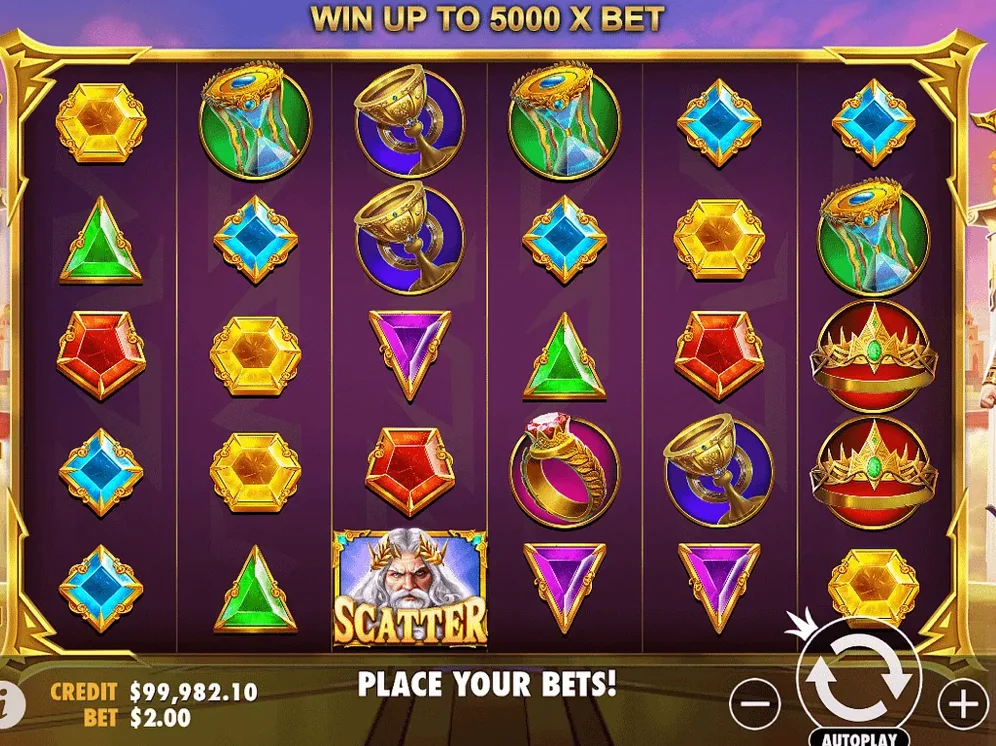Decrease the bet with the minus button
This screenshot has height=746, width=996.
[x=755, y=704]
